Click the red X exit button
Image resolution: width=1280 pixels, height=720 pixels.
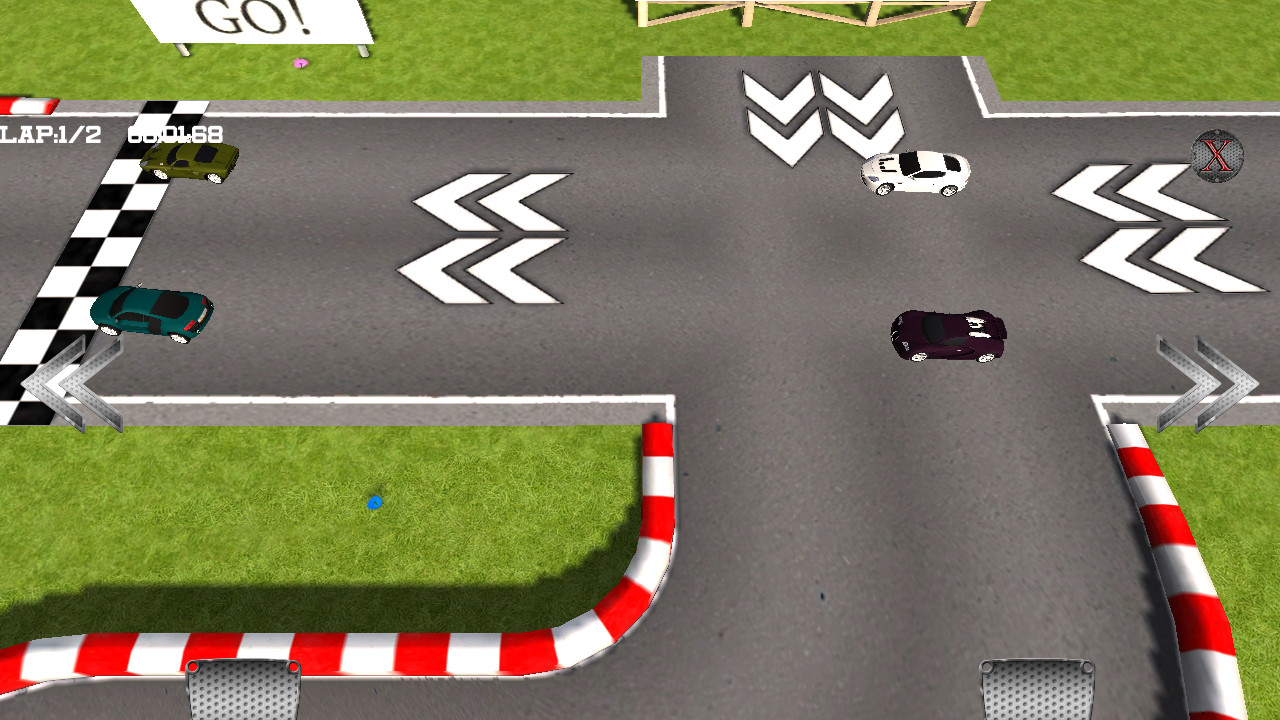1217,155
